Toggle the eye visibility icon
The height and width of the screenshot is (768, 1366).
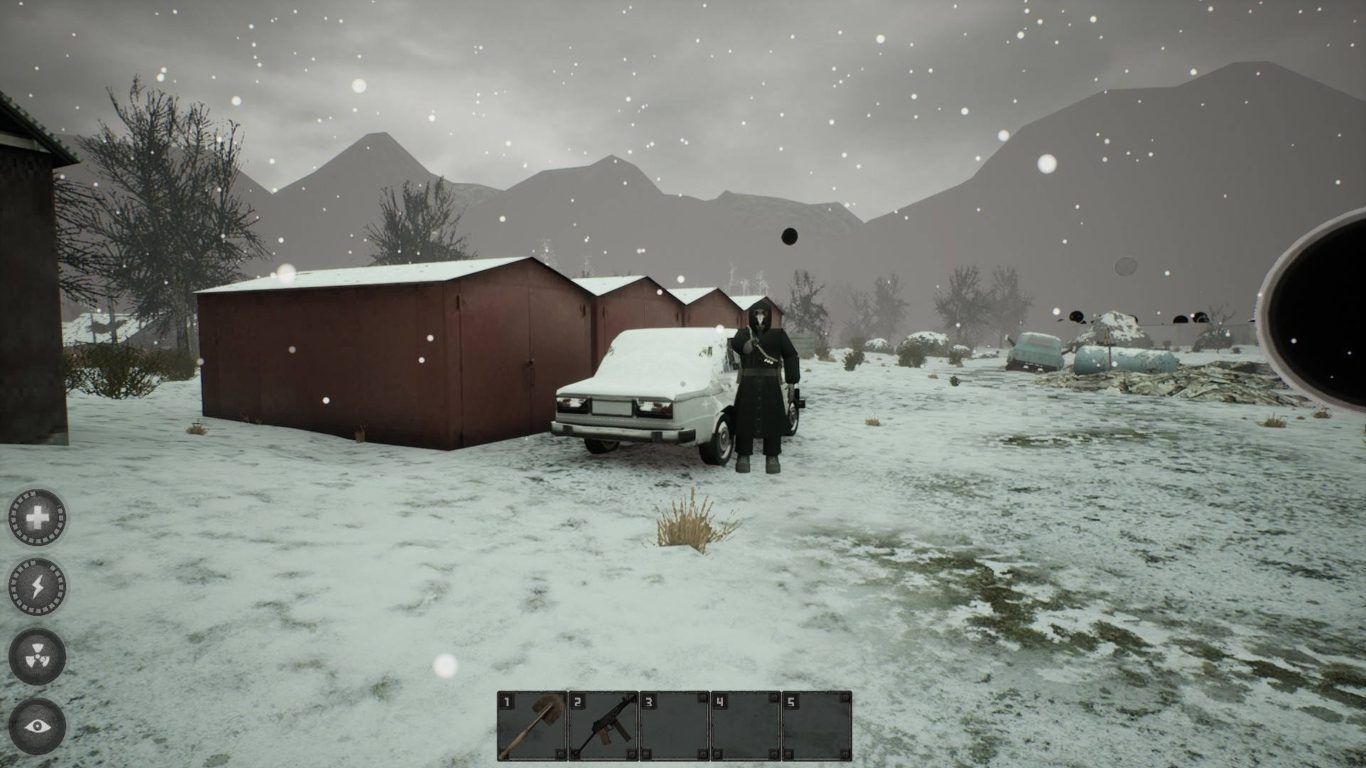[37, 726]
